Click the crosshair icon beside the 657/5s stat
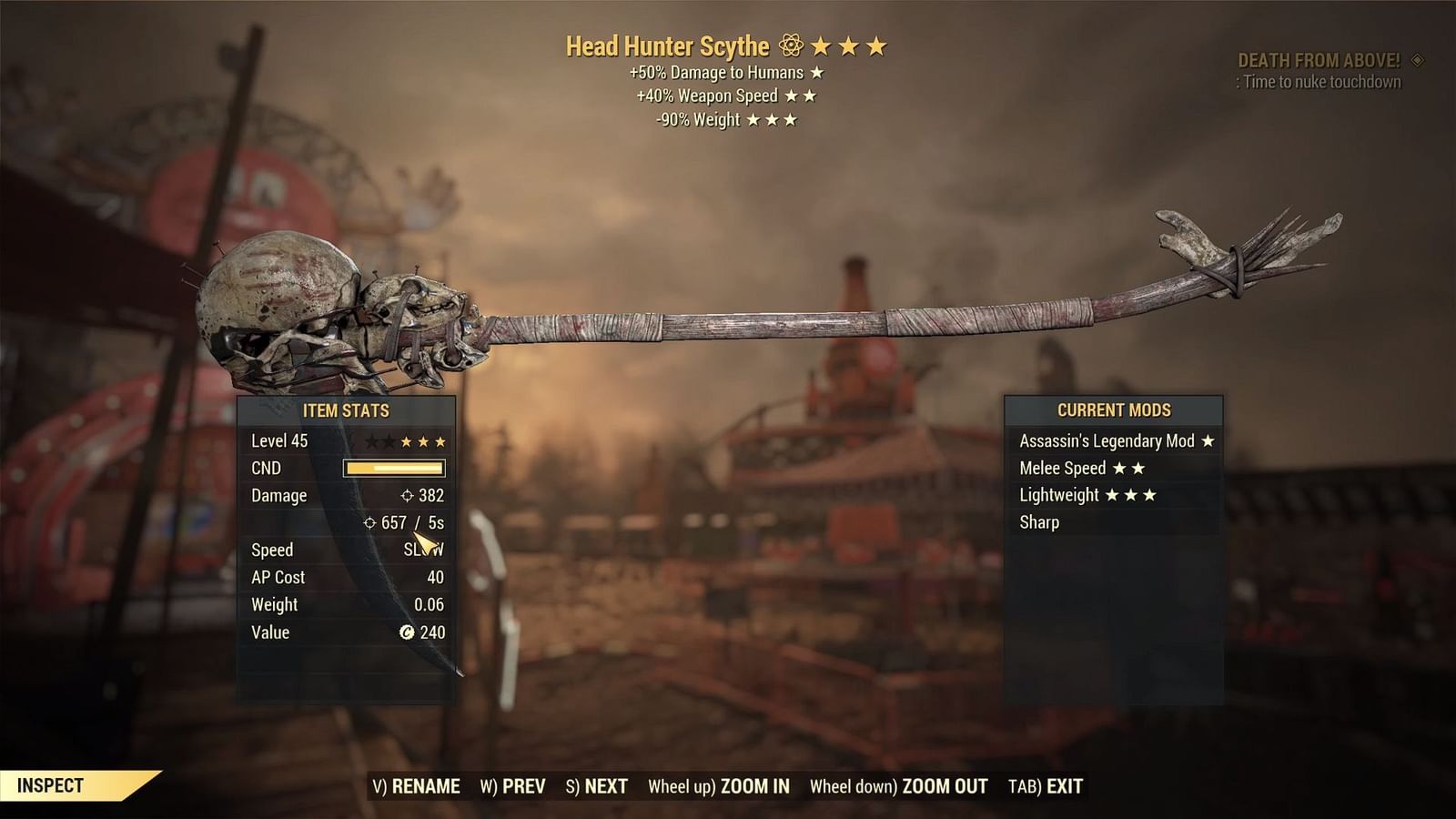The height and width of the screenshot is (819, 1456). click(369, 523)
